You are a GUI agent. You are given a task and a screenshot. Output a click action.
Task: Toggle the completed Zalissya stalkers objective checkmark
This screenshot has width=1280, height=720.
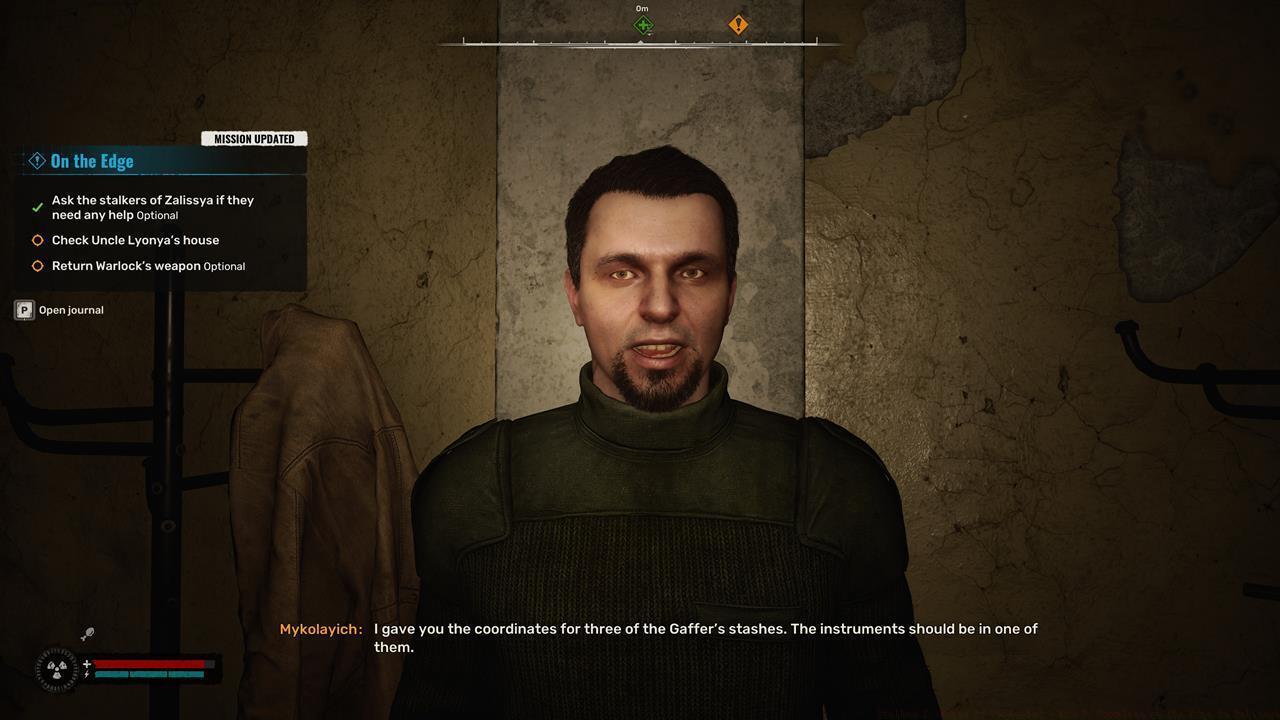tap(36, 206)
